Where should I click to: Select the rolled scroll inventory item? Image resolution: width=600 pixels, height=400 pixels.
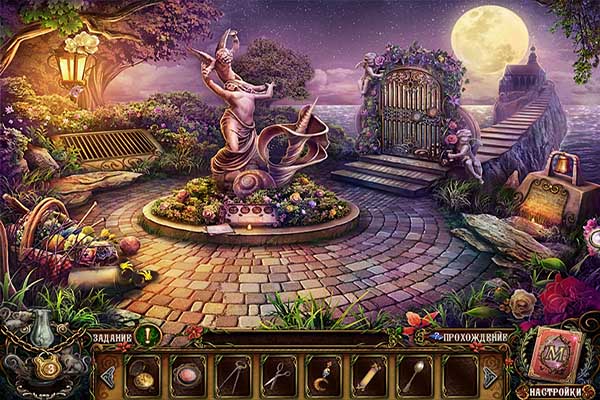point(367,377)
